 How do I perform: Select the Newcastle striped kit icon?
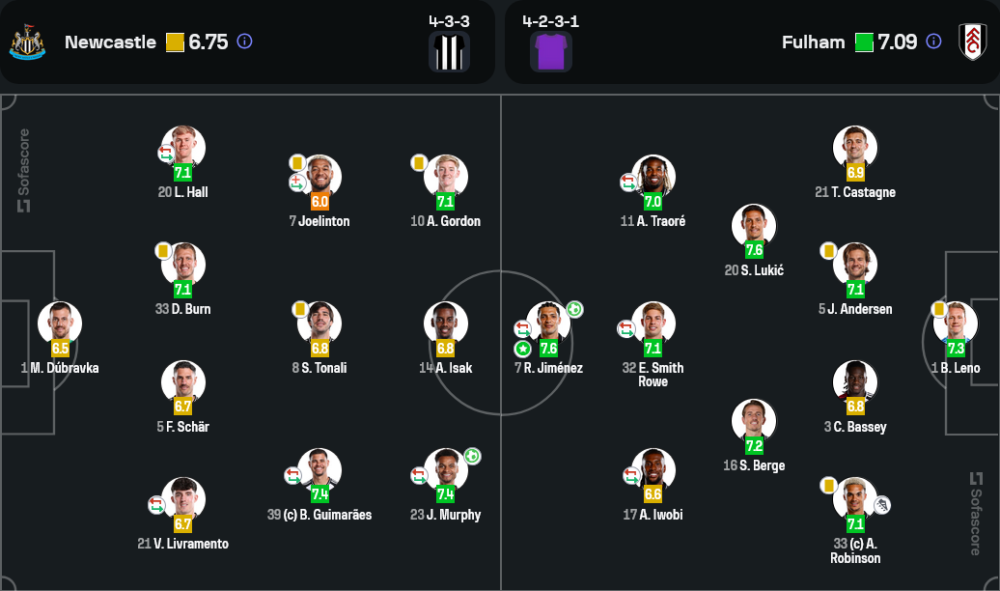pyautogui.click(x=449, y=52)
